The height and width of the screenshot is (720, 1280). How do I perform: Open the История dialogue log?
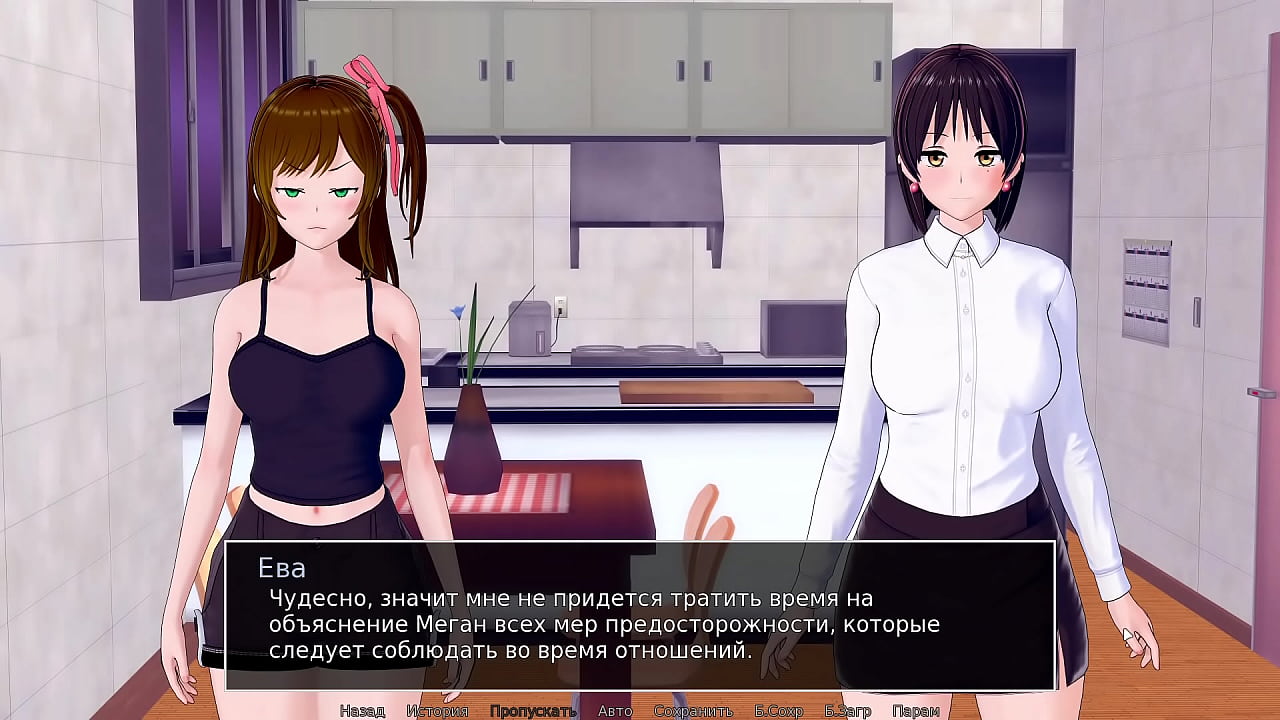tap(437, 711)
